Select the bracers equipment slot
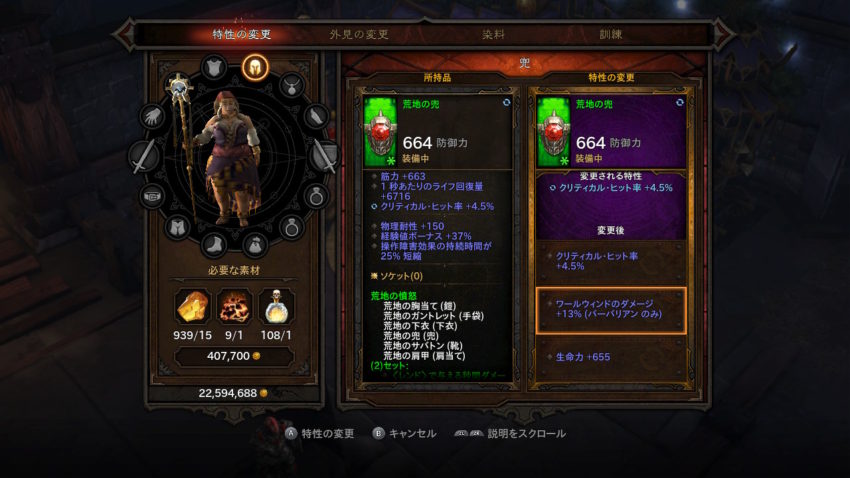 click(318, 116)
